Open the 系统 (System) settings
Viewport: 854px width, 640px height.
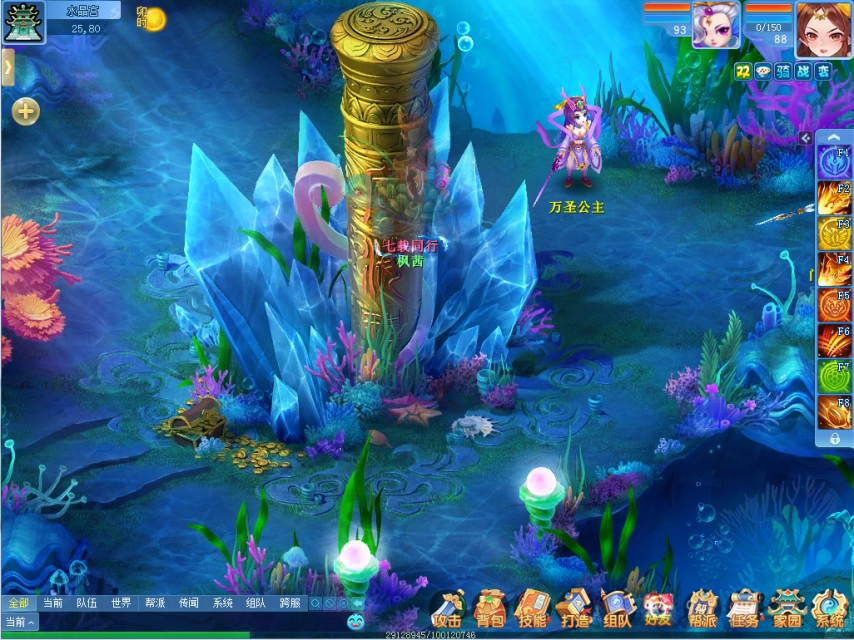pyautogui.click(x=829, y=608)
